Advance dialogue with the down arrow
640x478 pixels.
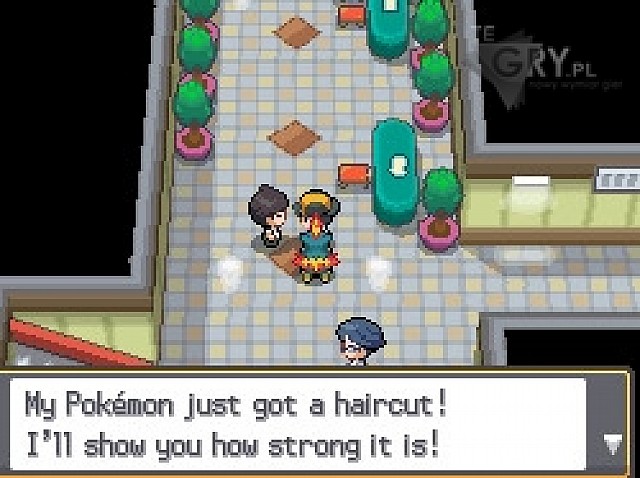coord(611,441)
